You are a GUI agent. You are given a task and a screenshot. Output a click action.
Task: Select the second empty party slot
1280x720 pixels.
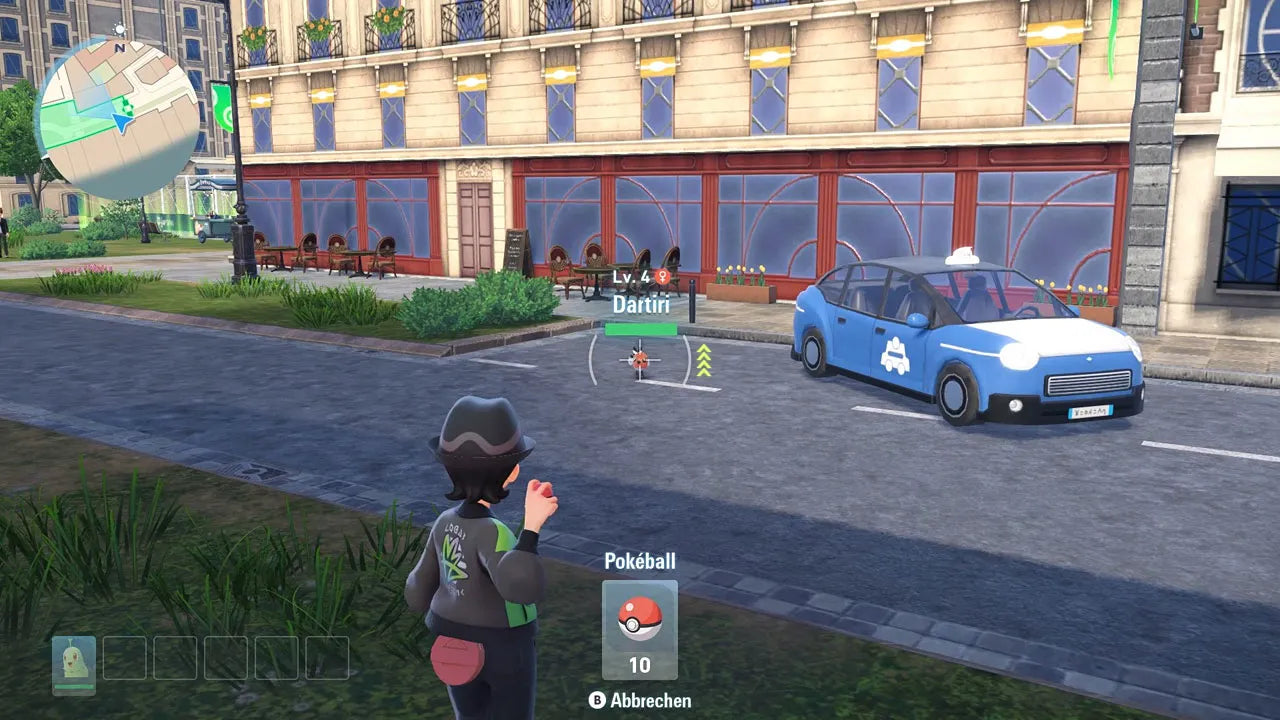tap(125, 657)
